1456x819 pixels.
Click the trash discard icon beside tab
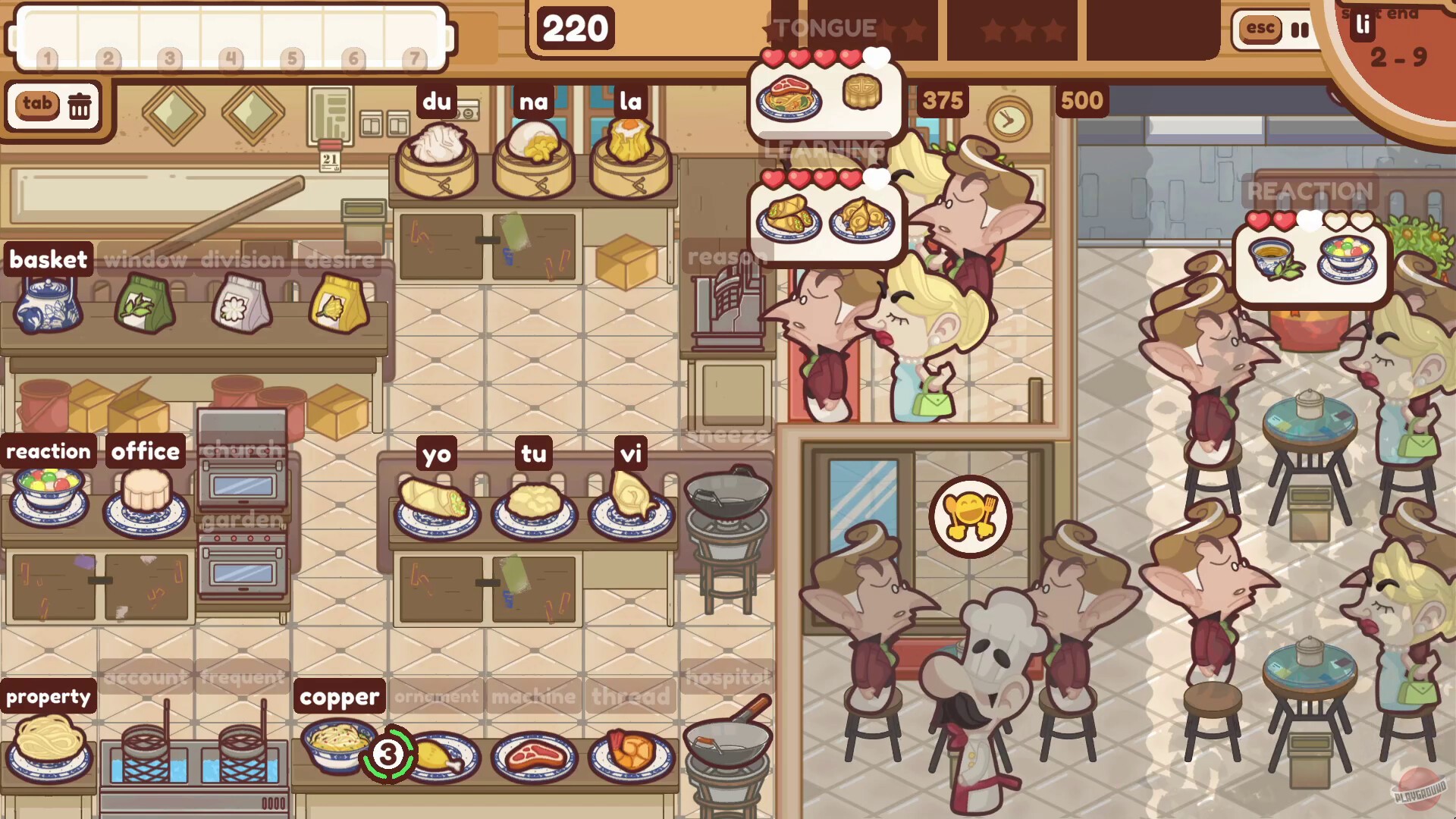[79, 105]
